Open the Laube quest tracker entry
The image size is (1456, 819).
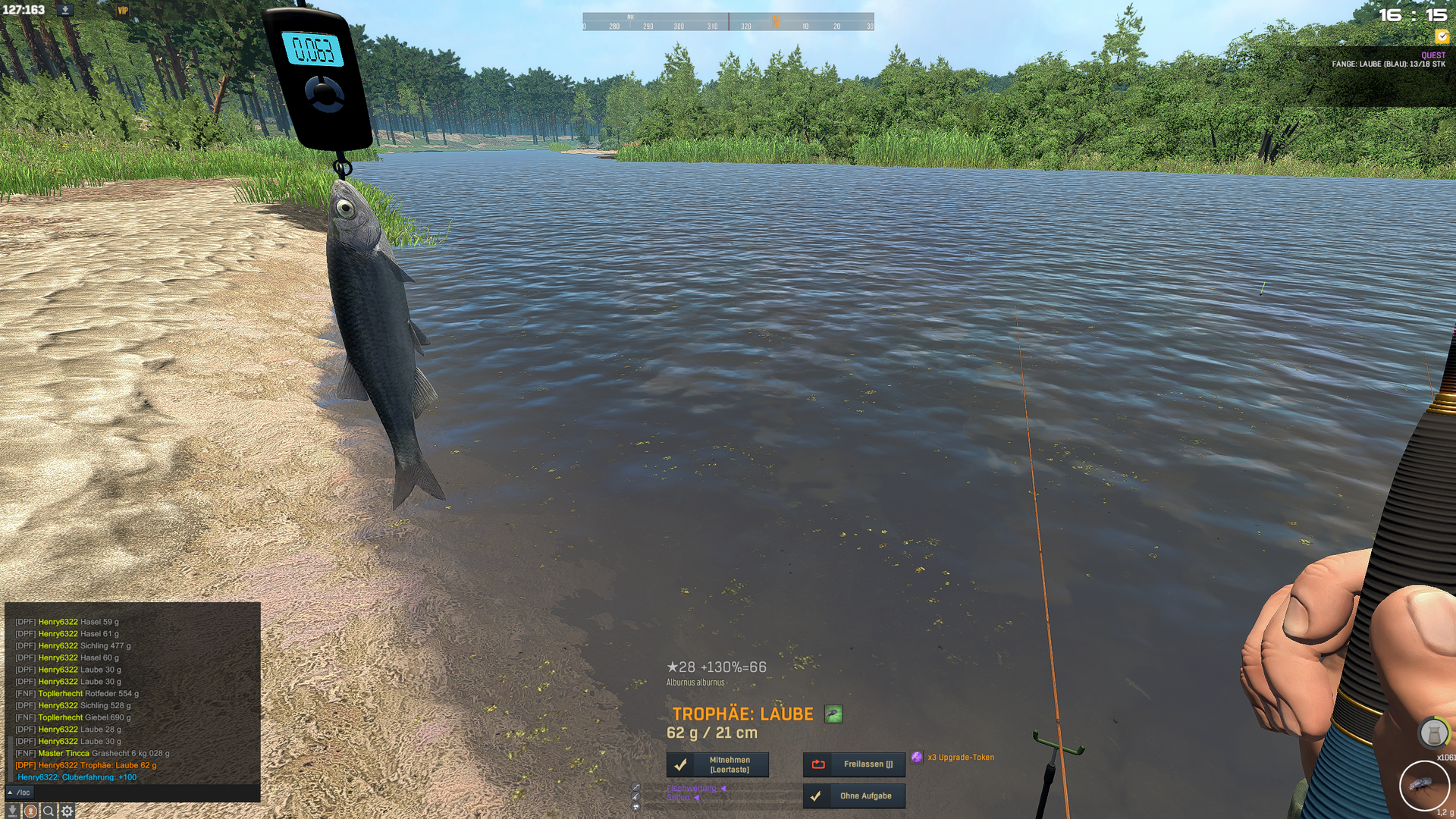(x=1388, y=64)
